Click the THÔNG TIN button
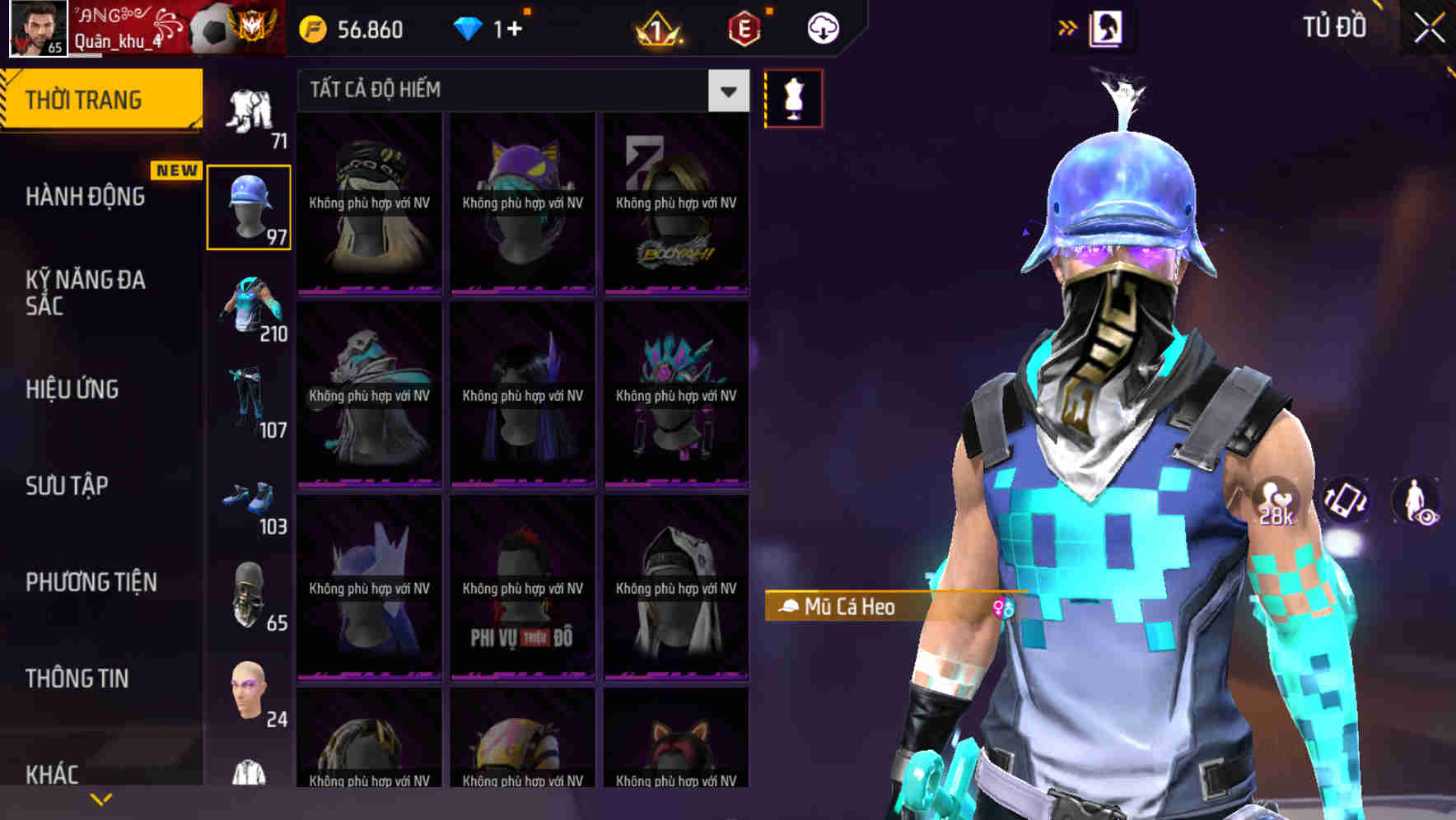The height and width of the screenshot is (820, 1456). click(x=76, y=678)
